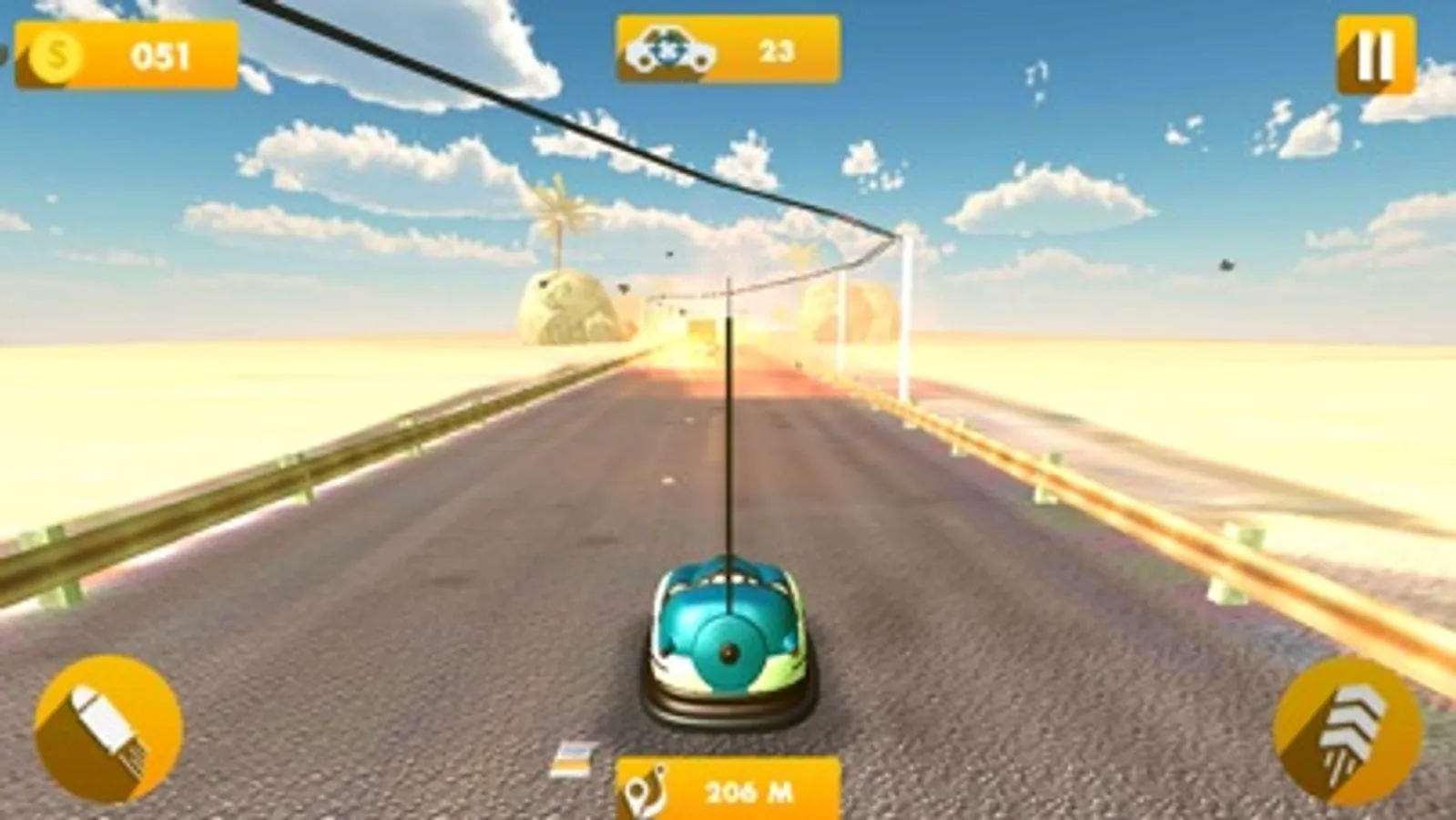Open the coin balance panel showing 051
This screenshot has height=820, width=1456.
[127, 56]
